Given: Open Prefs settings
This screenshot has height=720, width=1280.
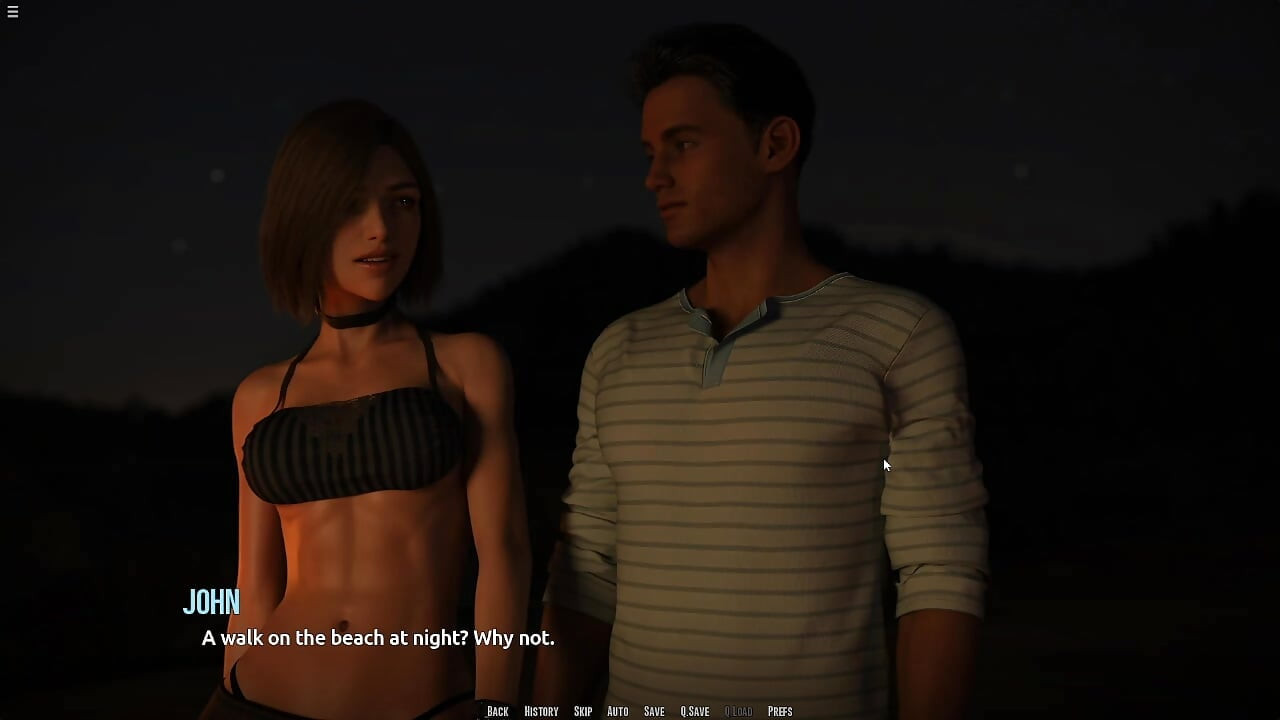Looking at the screenshot, I should pyautogui.click(x=780, y=711).
